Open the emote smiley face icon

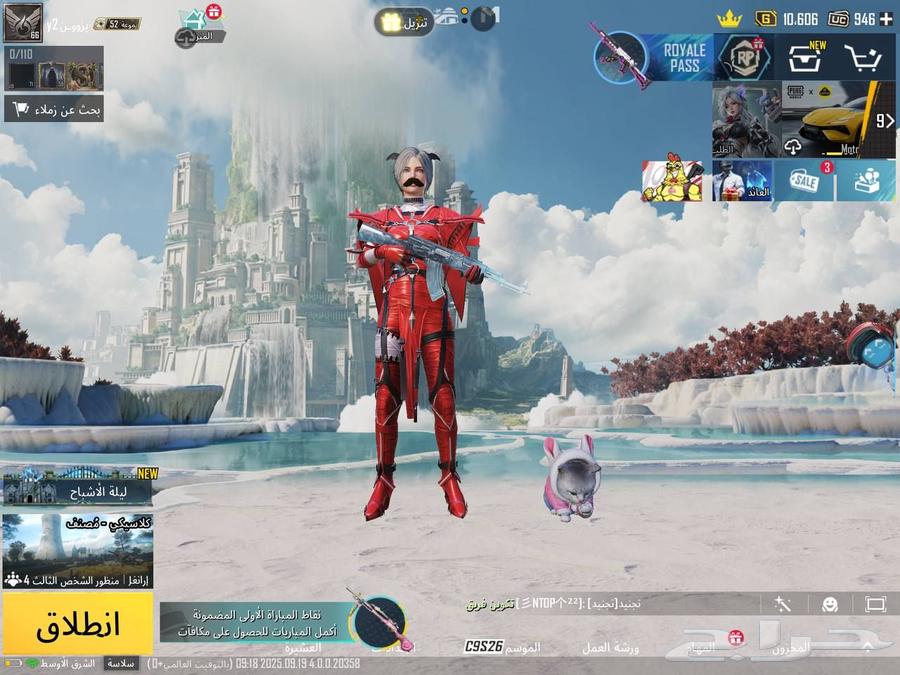[830, 604]
